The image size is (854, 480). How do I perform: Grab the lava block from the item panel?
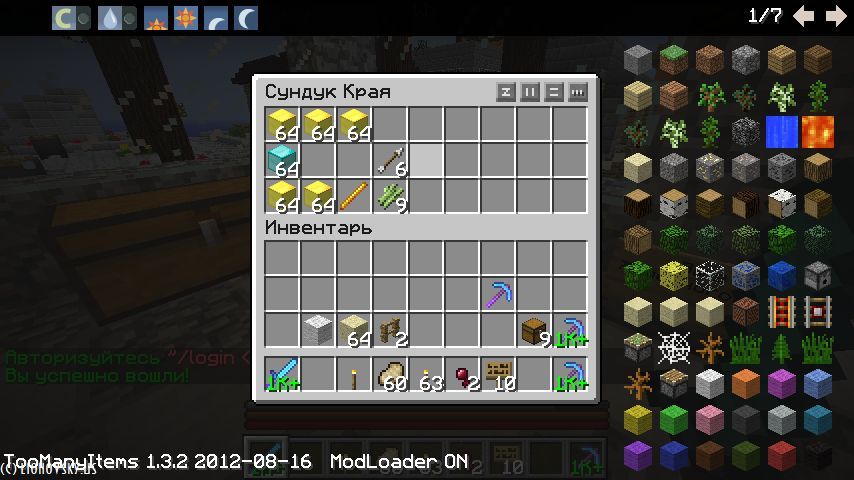[818, 131]
